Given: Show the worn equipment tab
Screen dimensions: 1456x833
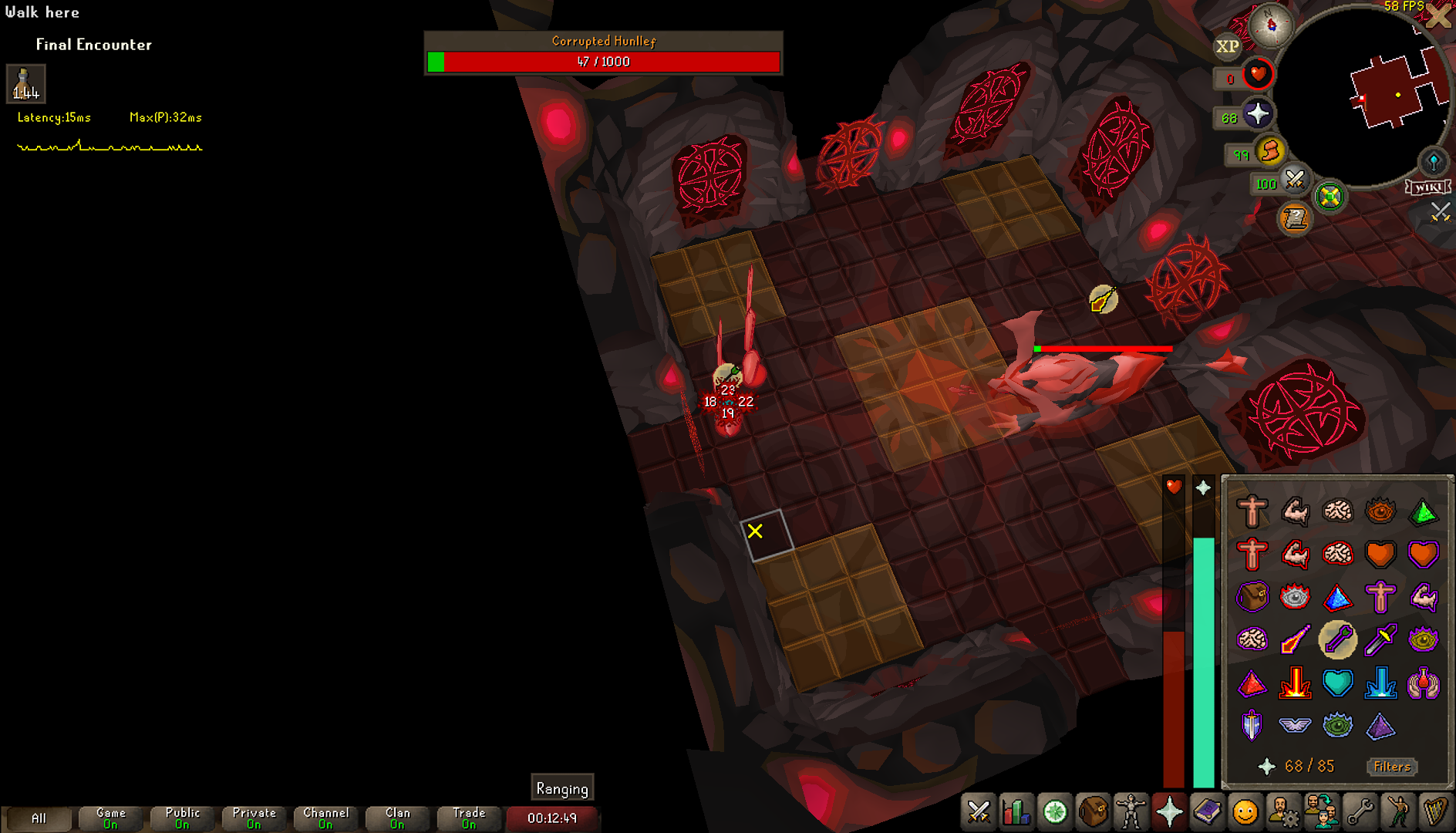Looking at the screenshot, I should [1131, 812].
